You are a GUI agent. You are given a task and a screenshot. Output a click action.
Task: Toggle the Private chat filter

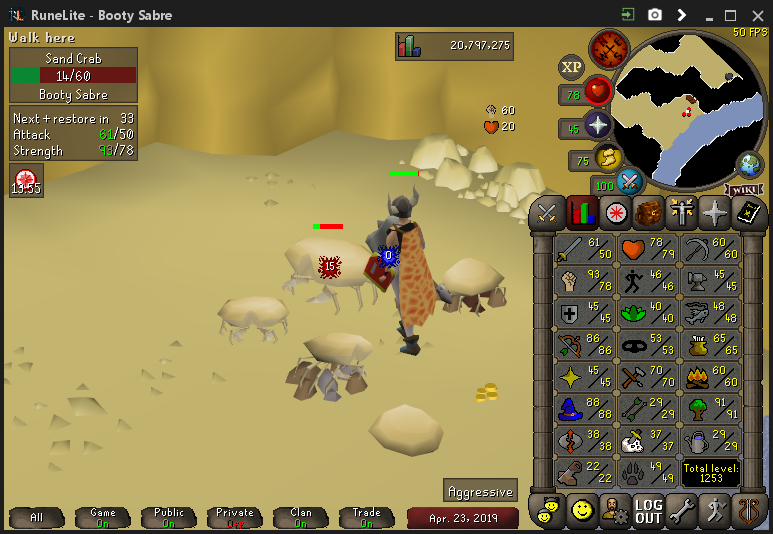pos(235,517)
